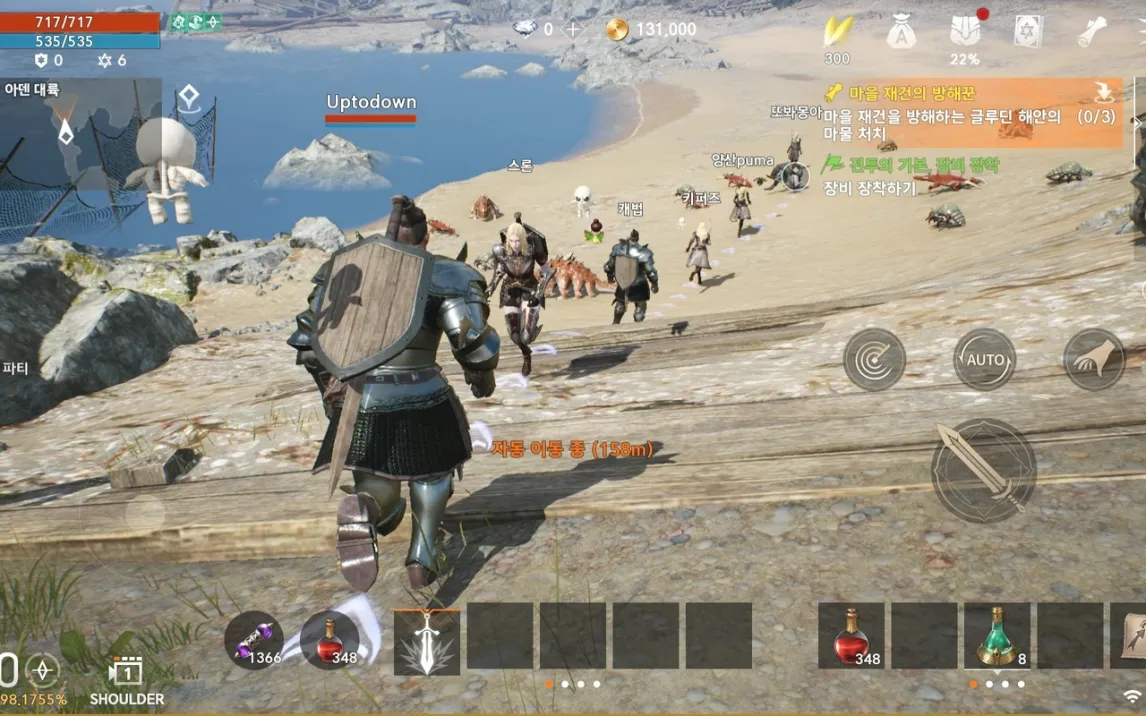Use the round red potion showing 348
Image resolution: width=1146 pixels, height=716 pixels.
(330, 640)
